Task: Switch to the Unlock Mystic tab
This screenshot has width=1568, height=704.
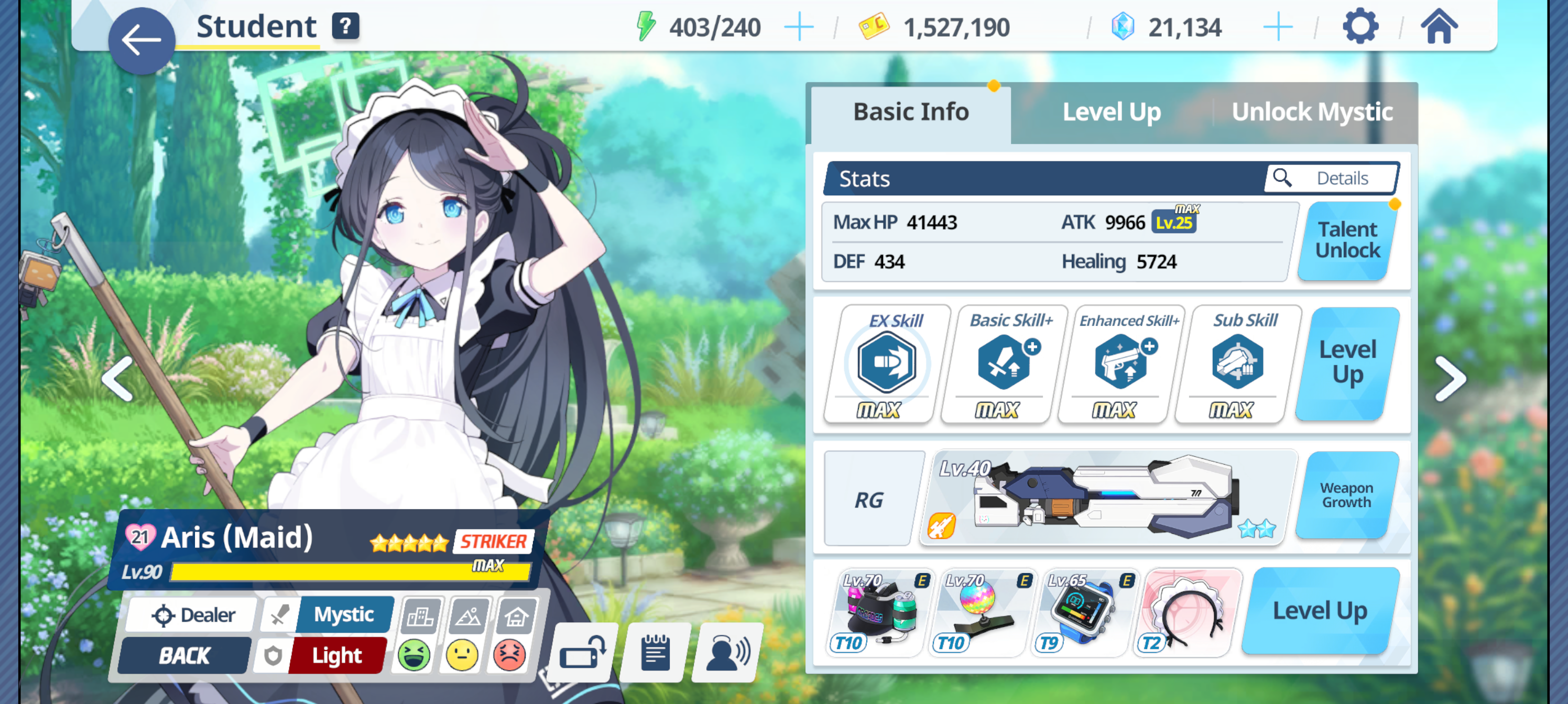Action: pos(1312,112)
